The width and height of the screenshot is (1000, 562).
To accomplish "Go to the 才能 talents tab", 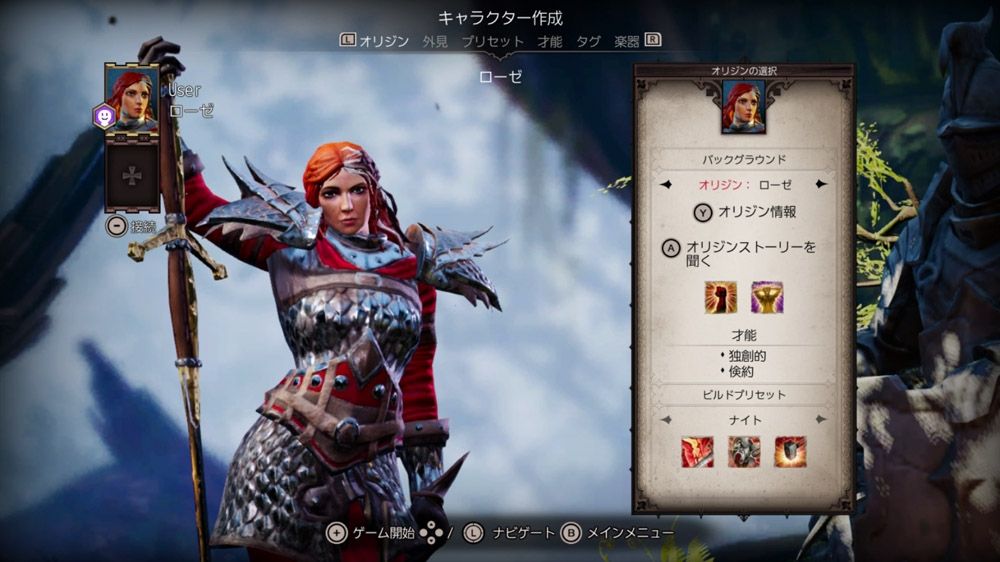I will tap(549, 41).
